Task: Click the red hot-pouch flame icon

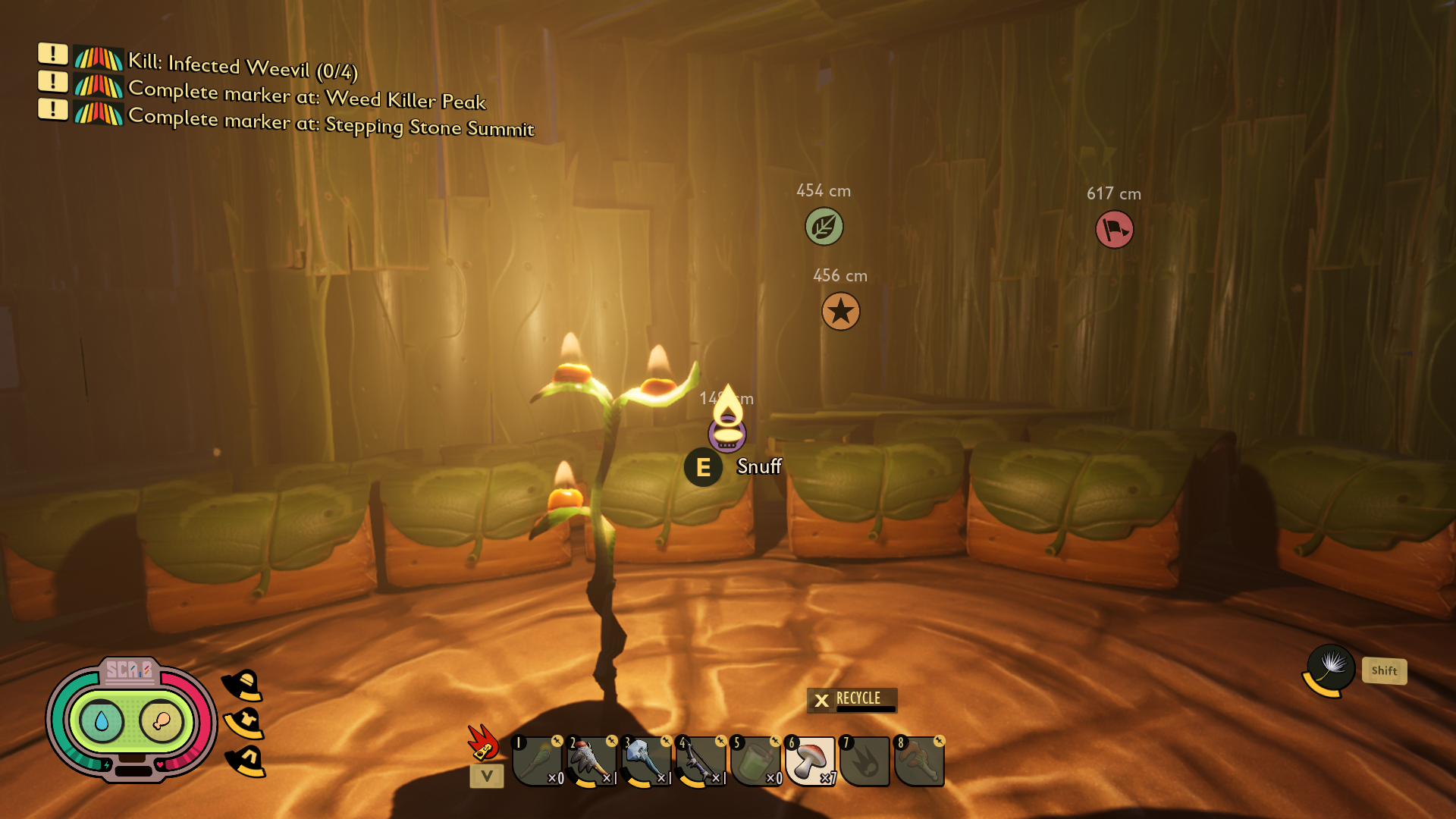Action: [483, 742]
